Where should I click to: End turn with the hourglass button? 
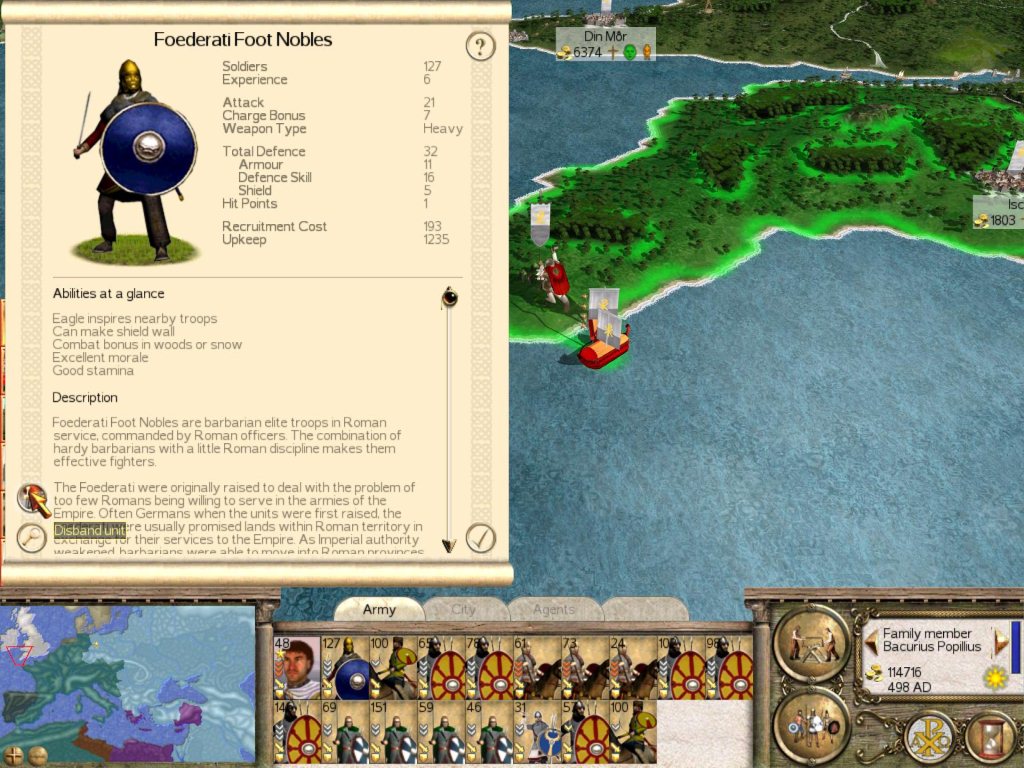tap(990, 737)
